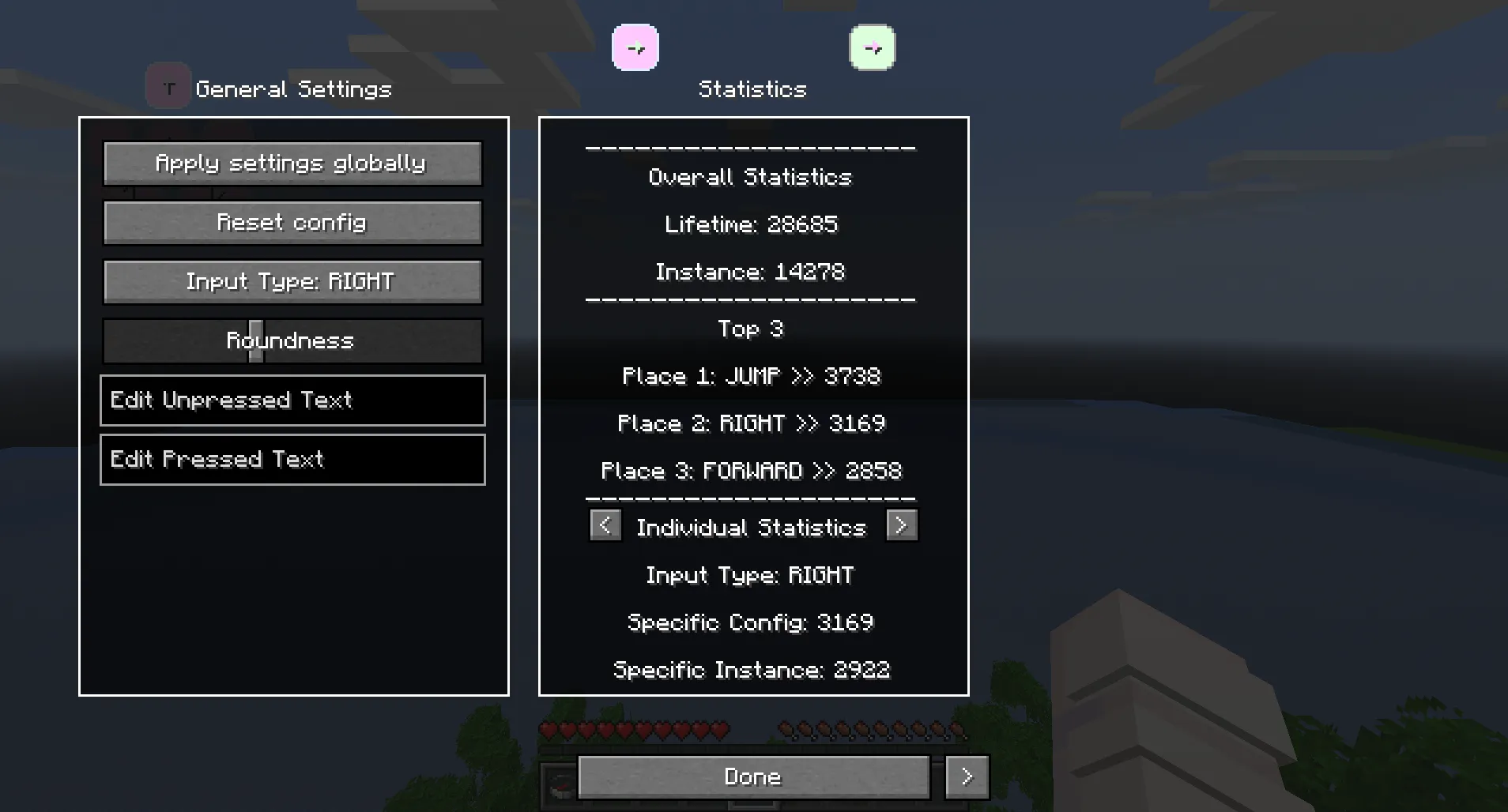Screen dimensions: 1508x812
Task: Click the green keystroke button preview icon
Action: coord(872,47)
